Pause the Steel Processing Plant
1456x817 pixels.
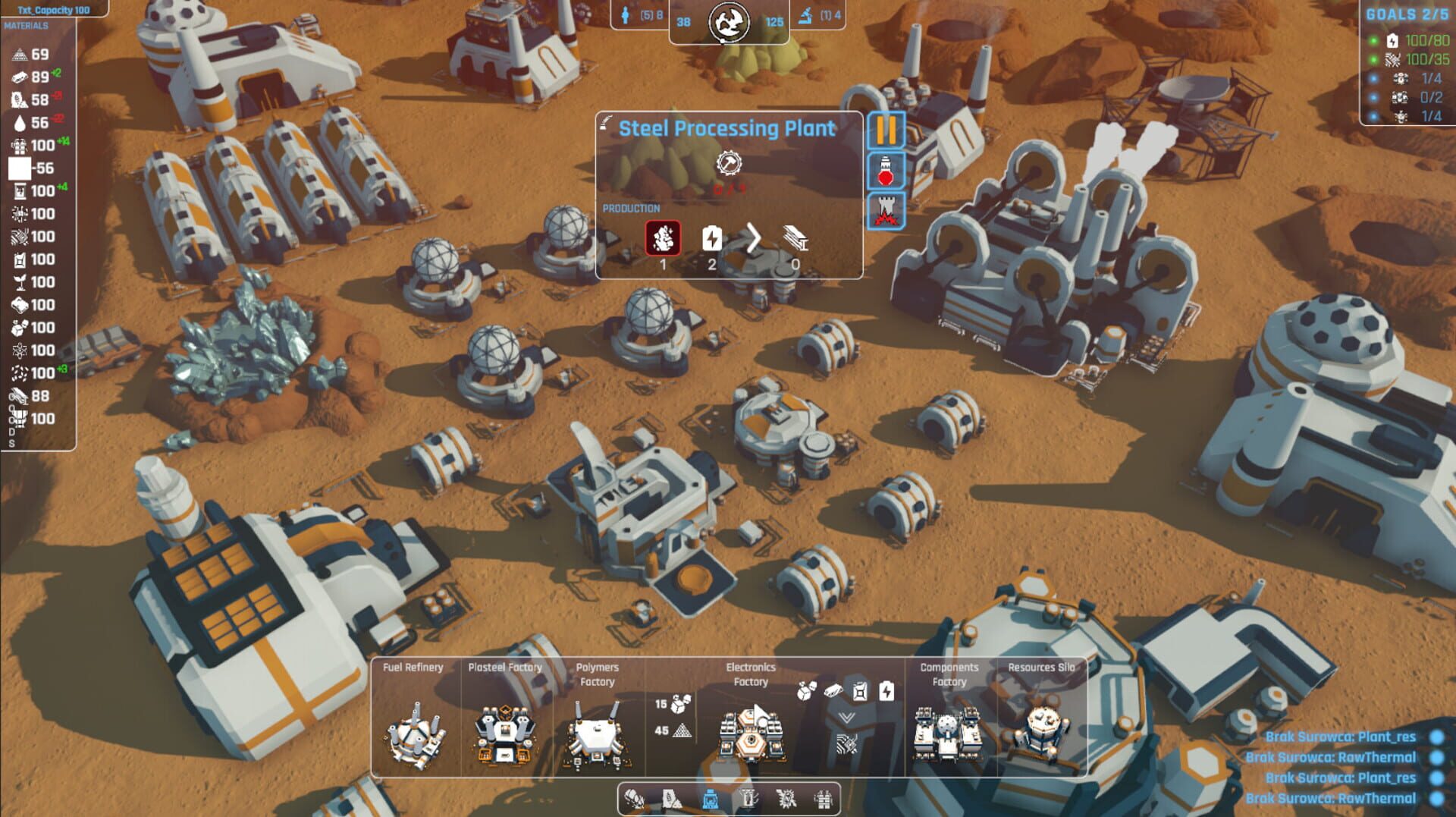coord(886,130)
